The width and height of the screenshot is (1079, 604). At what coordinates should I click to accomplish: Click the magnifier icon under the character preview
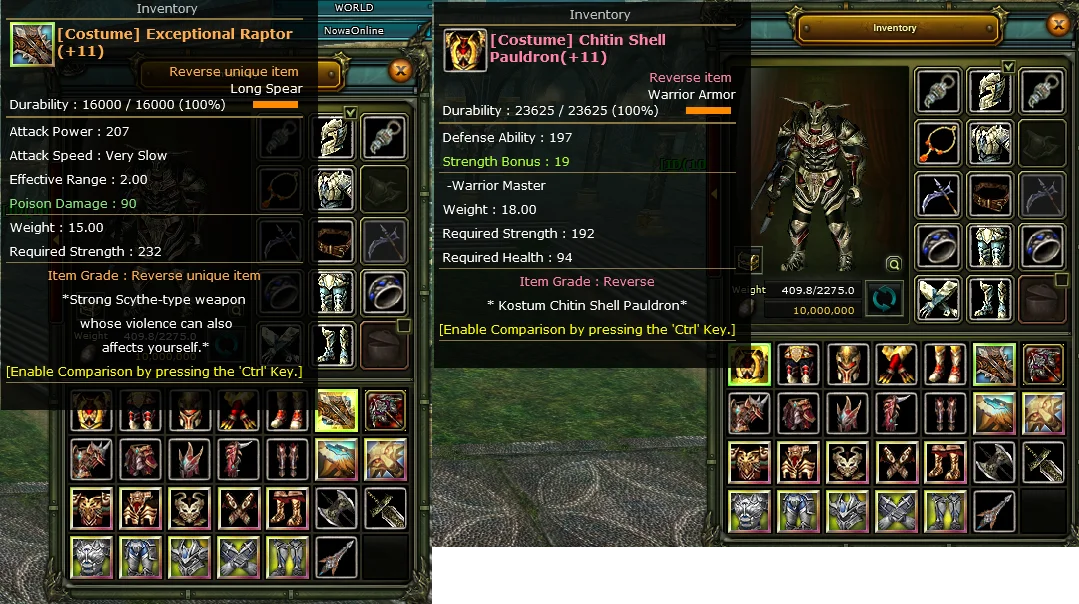coord(893,264)
